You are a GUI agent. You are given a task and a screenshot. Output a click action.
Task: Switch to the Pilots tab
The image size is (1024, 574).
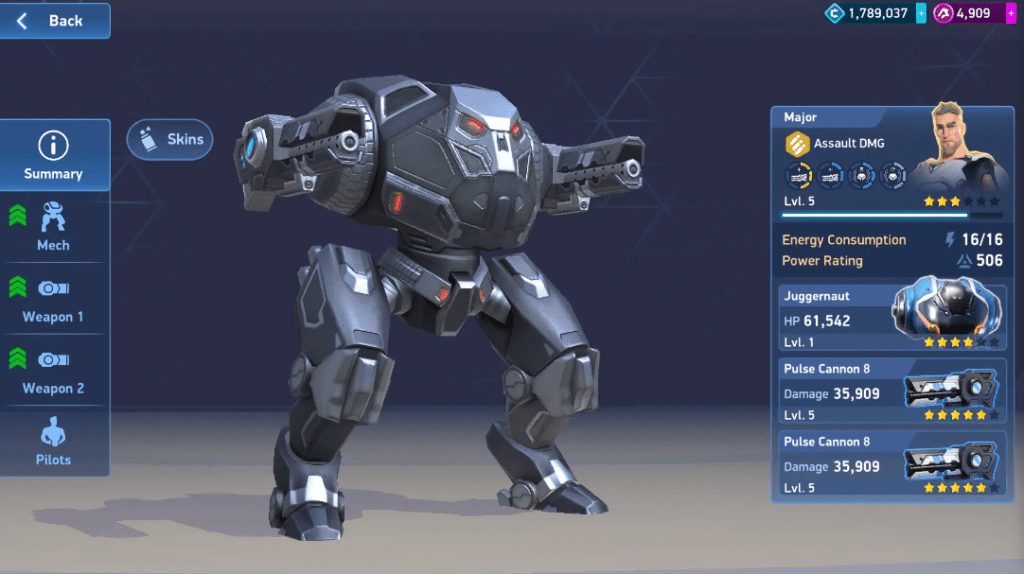click(53, 443)
